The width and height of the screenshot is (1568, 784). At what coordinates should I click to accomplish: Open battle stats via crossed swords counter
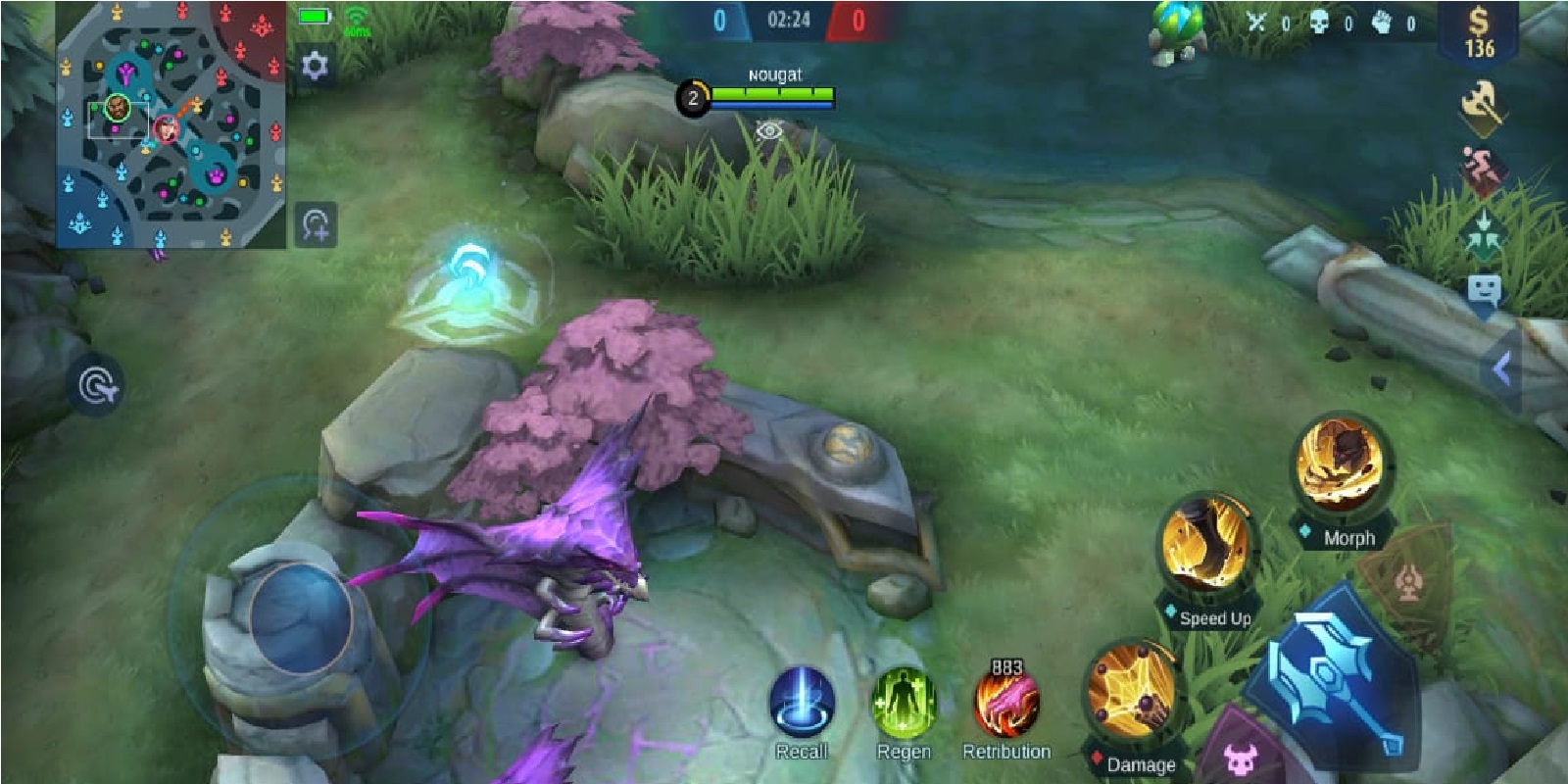[x=1258, y=21]
